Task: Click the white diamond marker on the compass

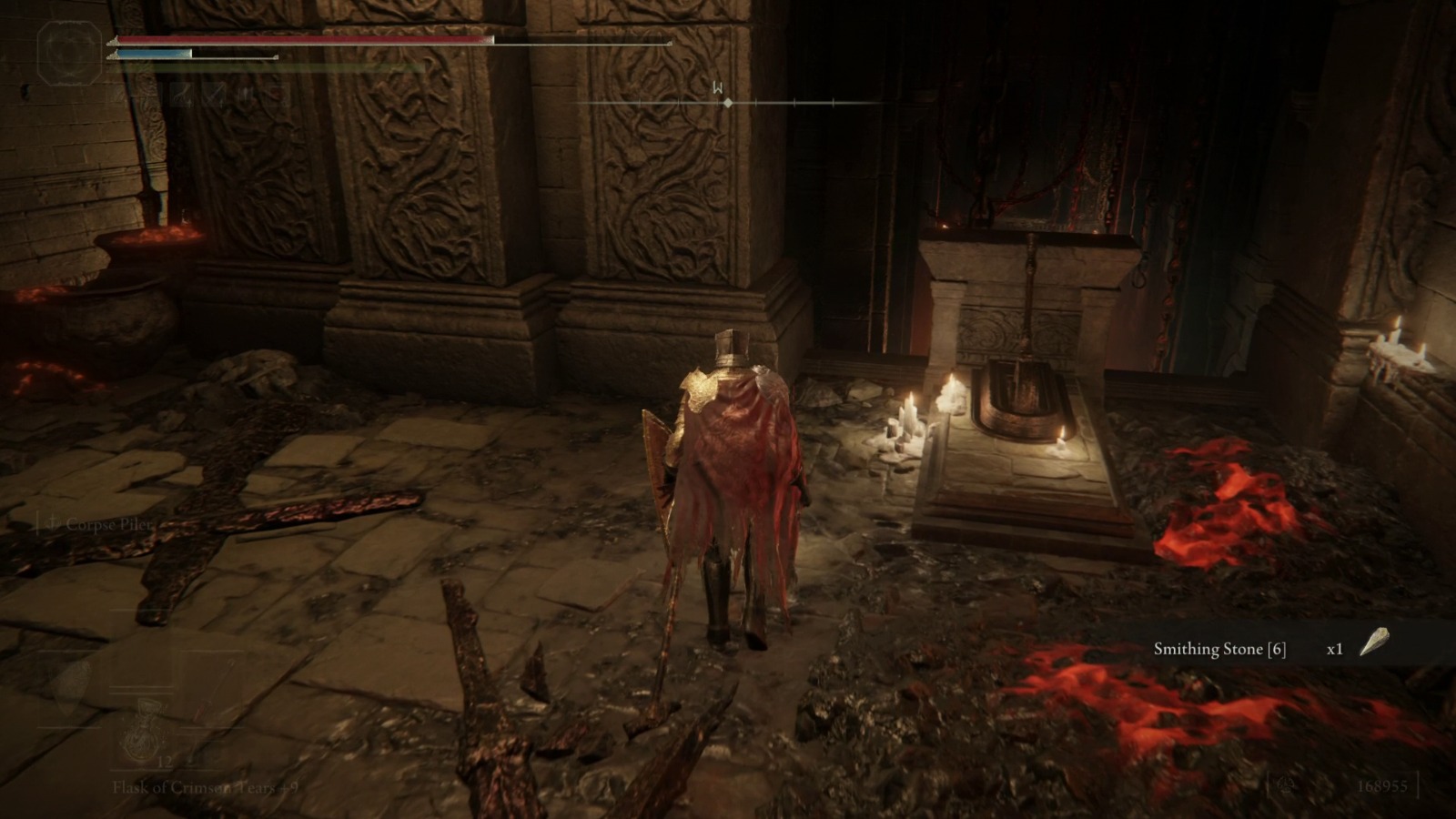Action: (x=728, y=103)
